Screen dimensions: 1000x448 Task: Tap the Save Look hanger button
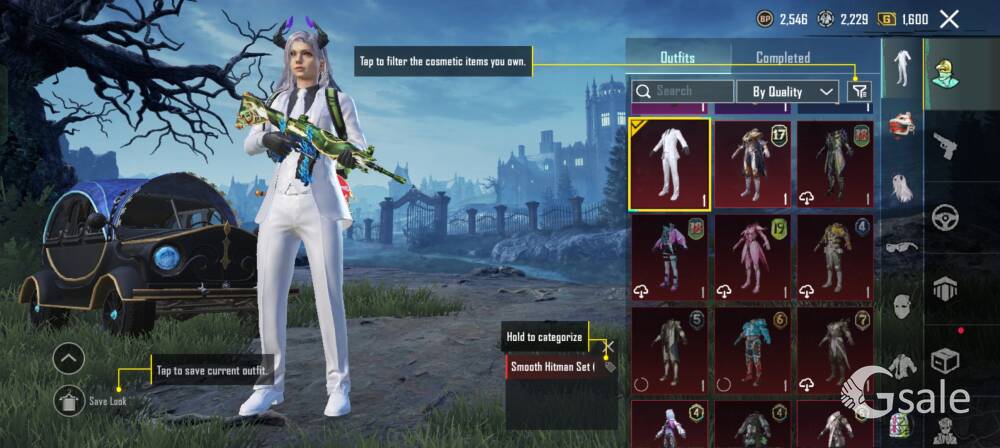69,400
